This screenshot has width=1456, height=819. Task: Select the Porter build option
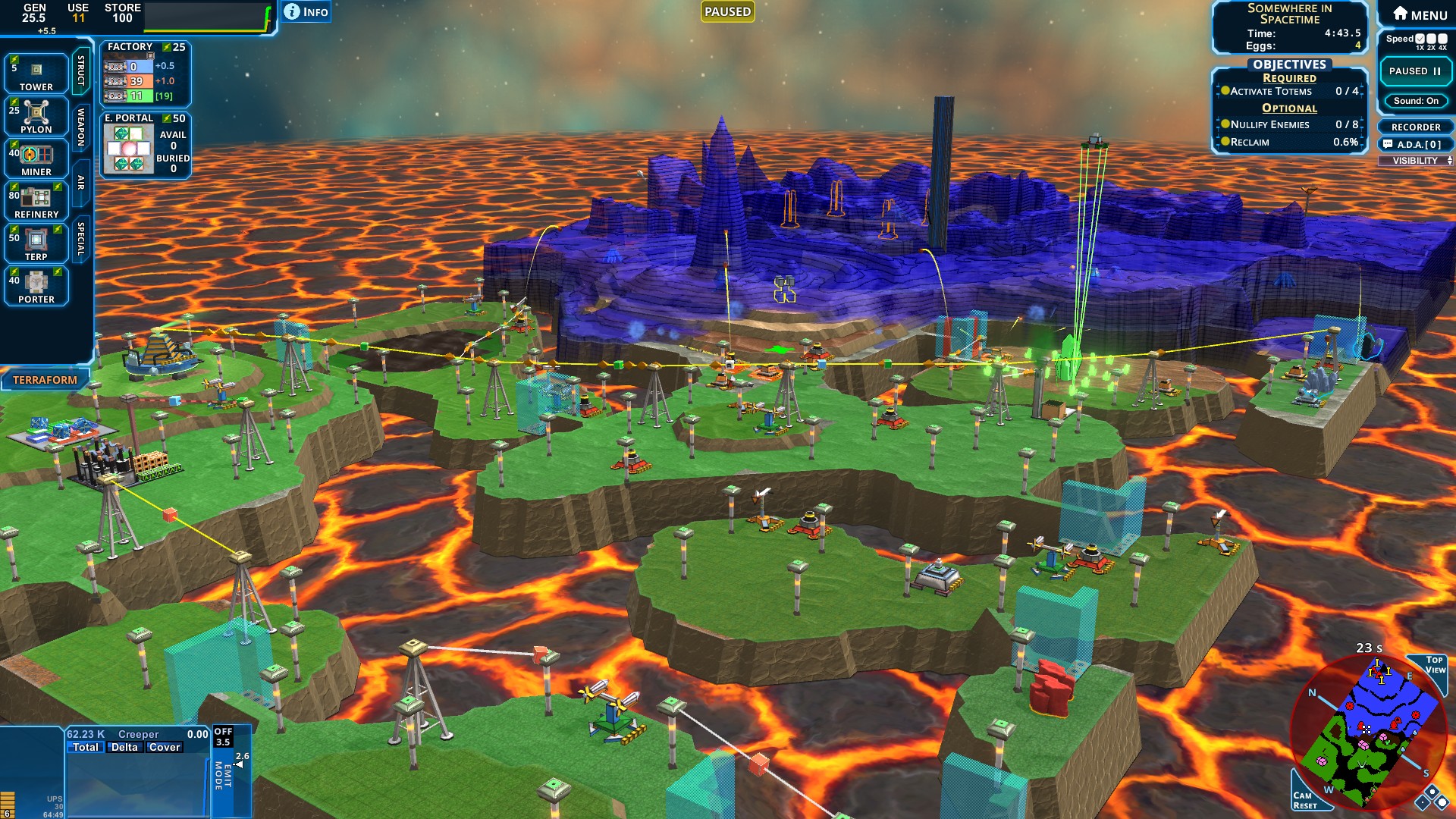[36, 286]
